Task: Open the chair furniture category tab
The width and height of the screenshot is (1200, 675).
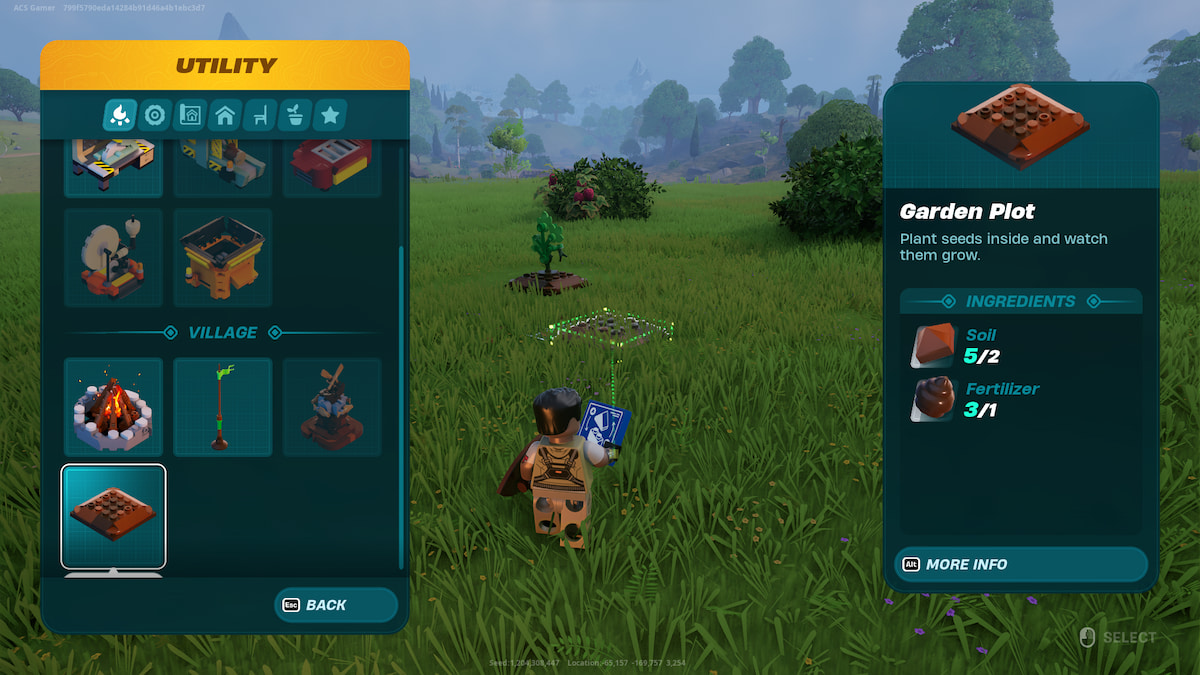Action: pos(260,116)
